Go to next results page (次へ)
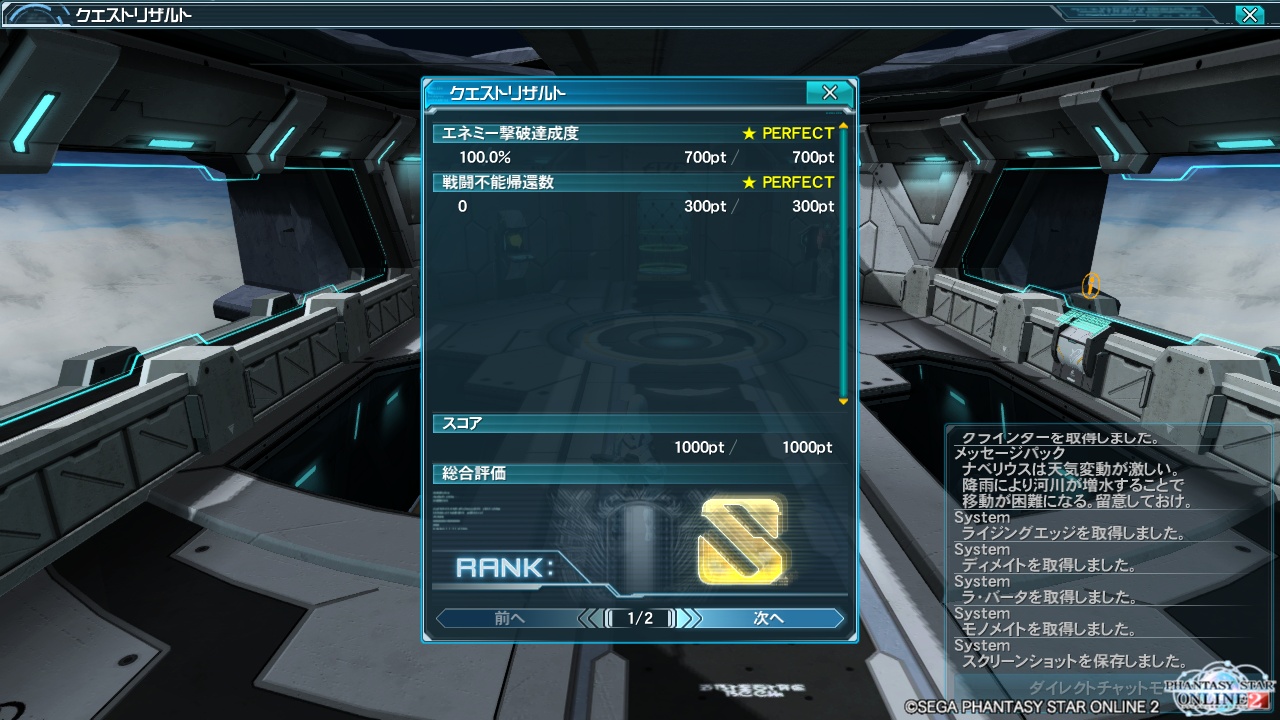1280x720 pixels. [x=768, y=618]
